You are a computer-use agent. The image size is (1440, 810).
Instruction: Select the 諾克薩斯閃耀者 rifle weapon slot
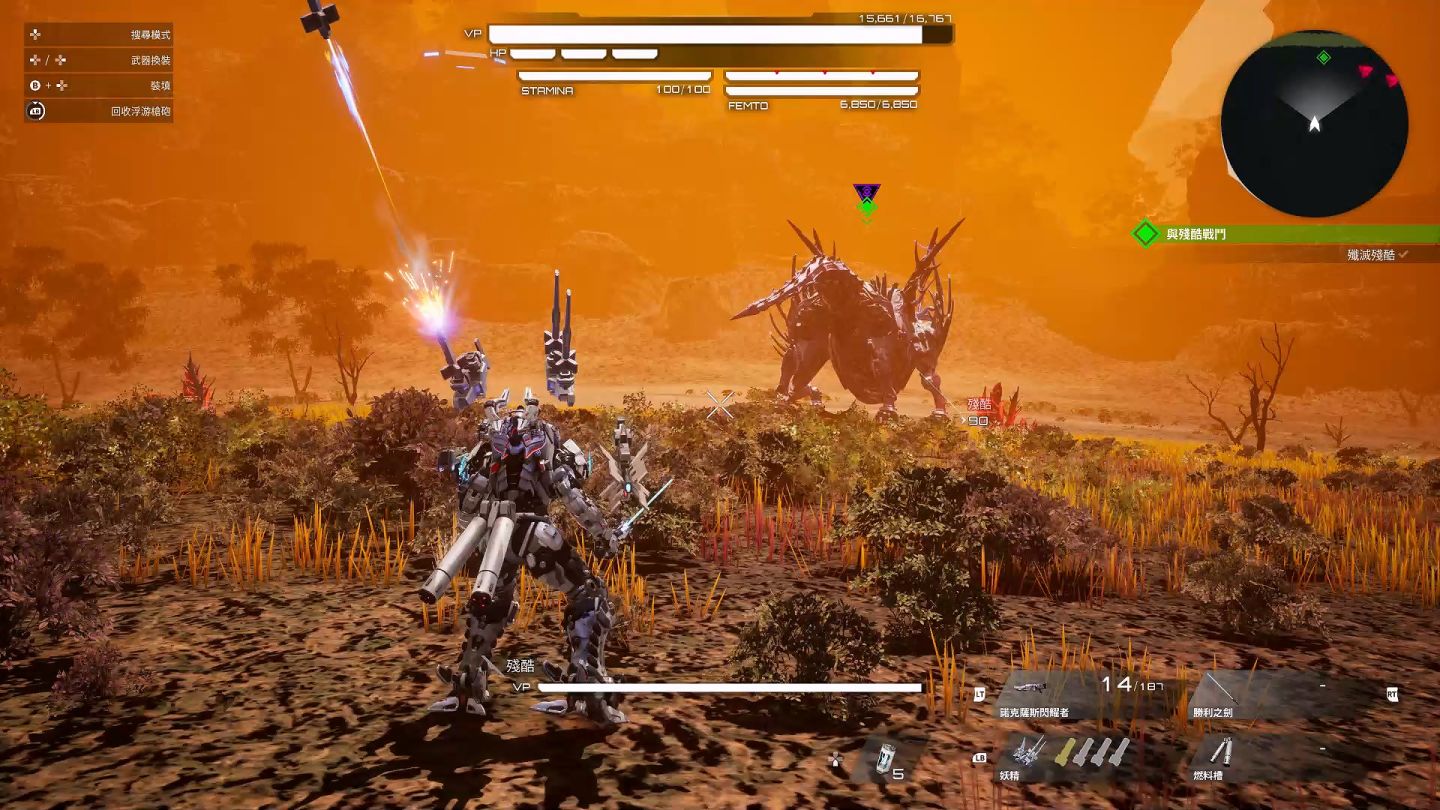click(x=1082, y=696)
